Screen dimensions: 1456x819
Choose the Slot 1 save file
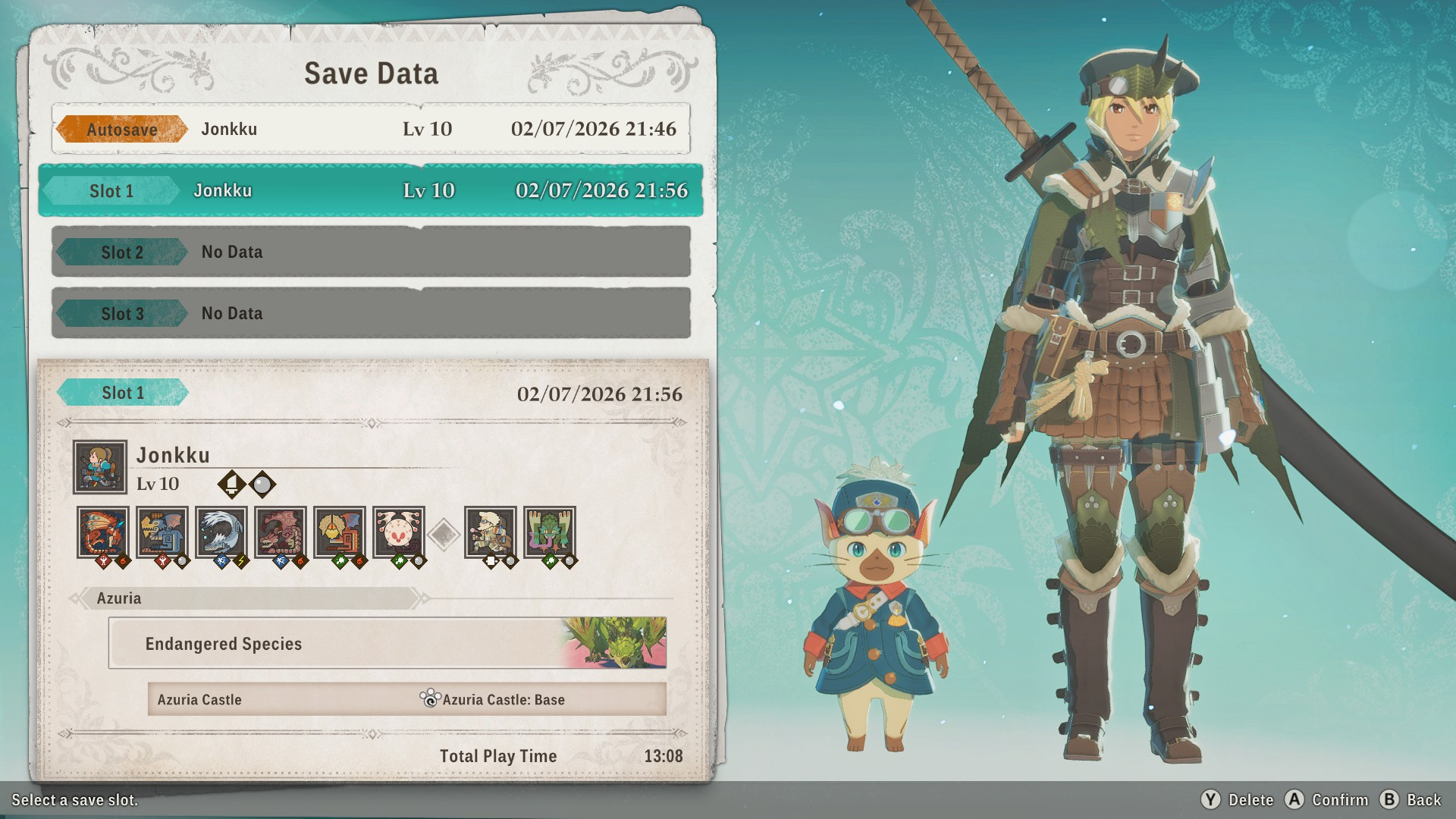(371, 190)
